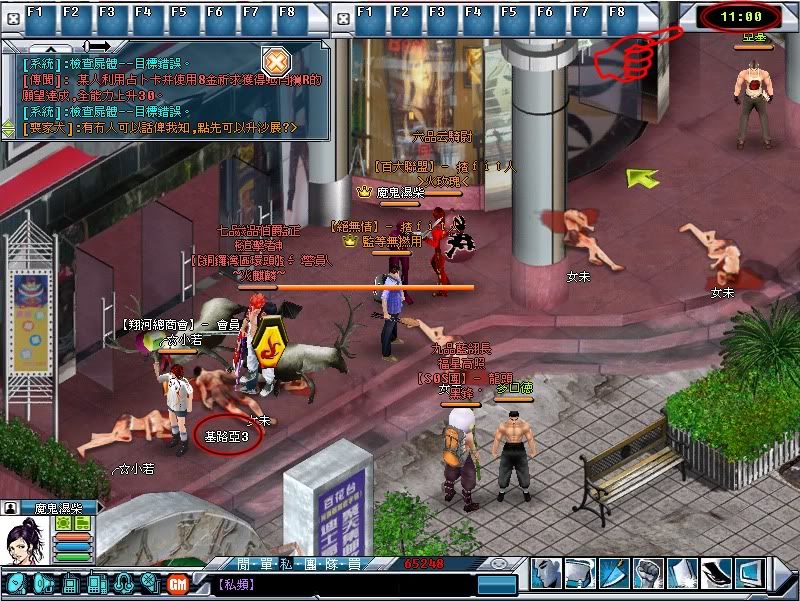Open the face profile icon in the skill bar
Screen dimensions: 800x601
(545, 573)
